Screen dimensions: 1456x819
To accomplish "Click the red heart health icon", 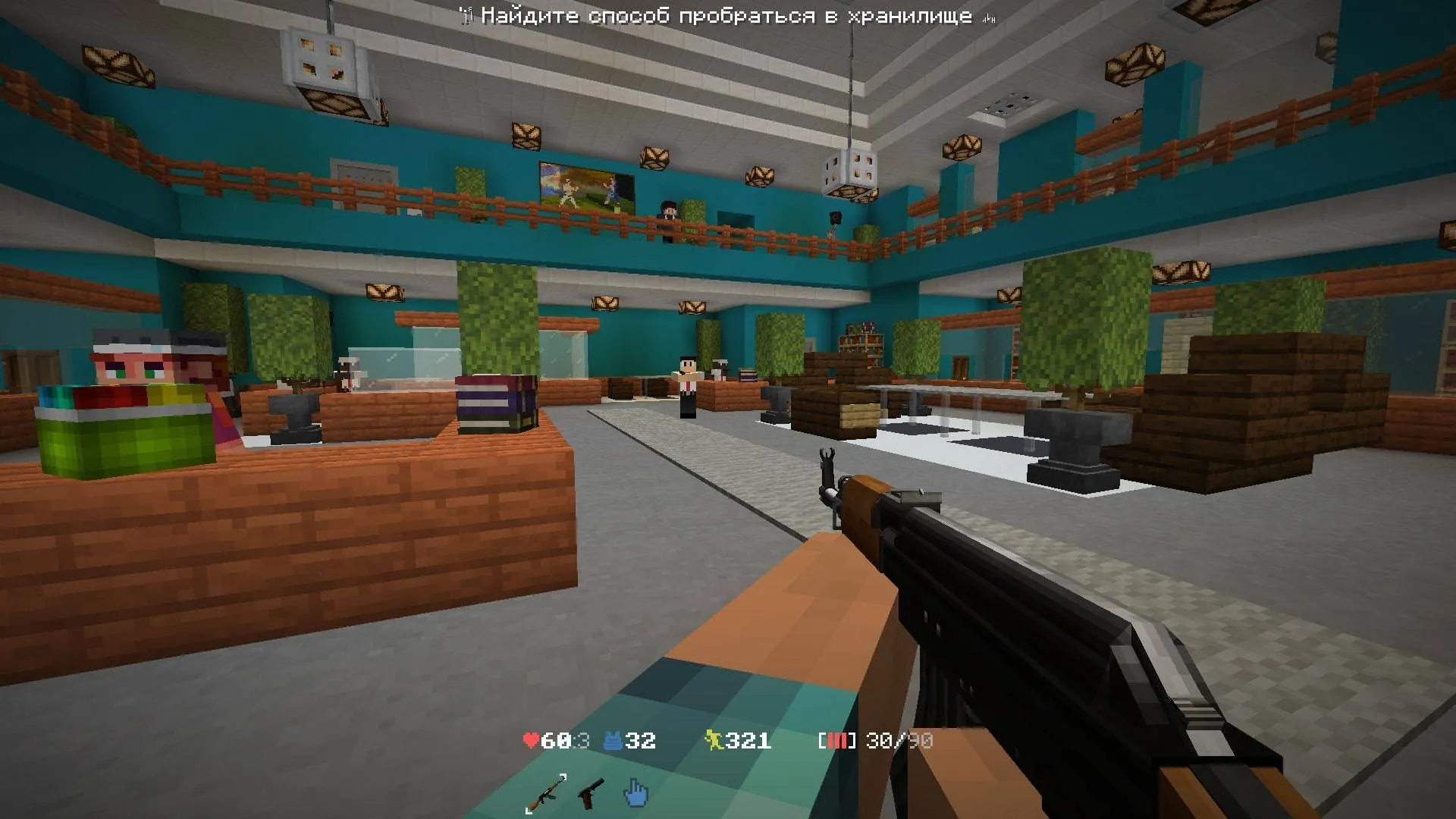I will [531, 740].
